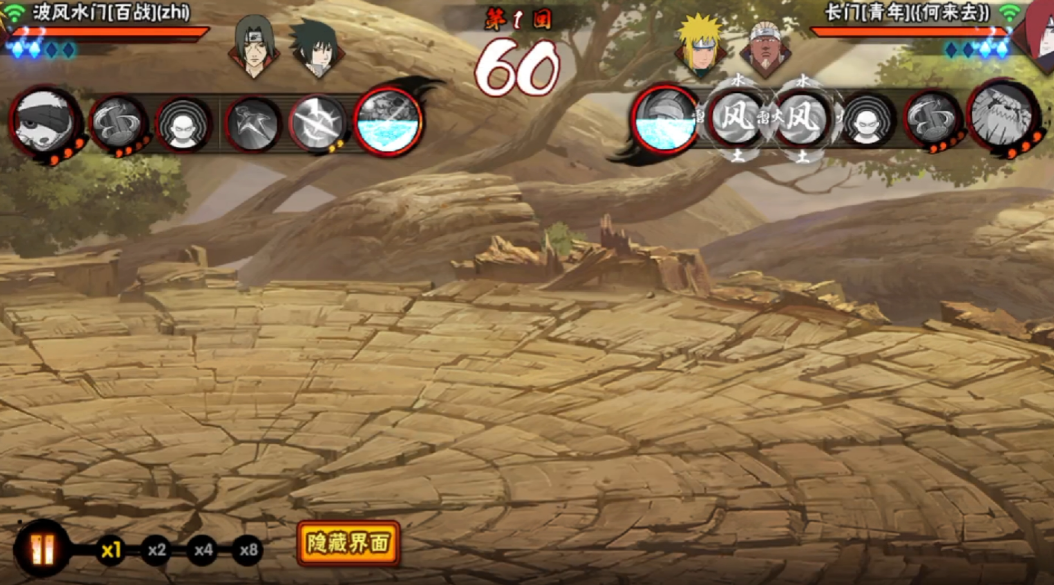Choose the Killer Bee portrait
The image size is (1054, 585).
click(x=765, y=46)
